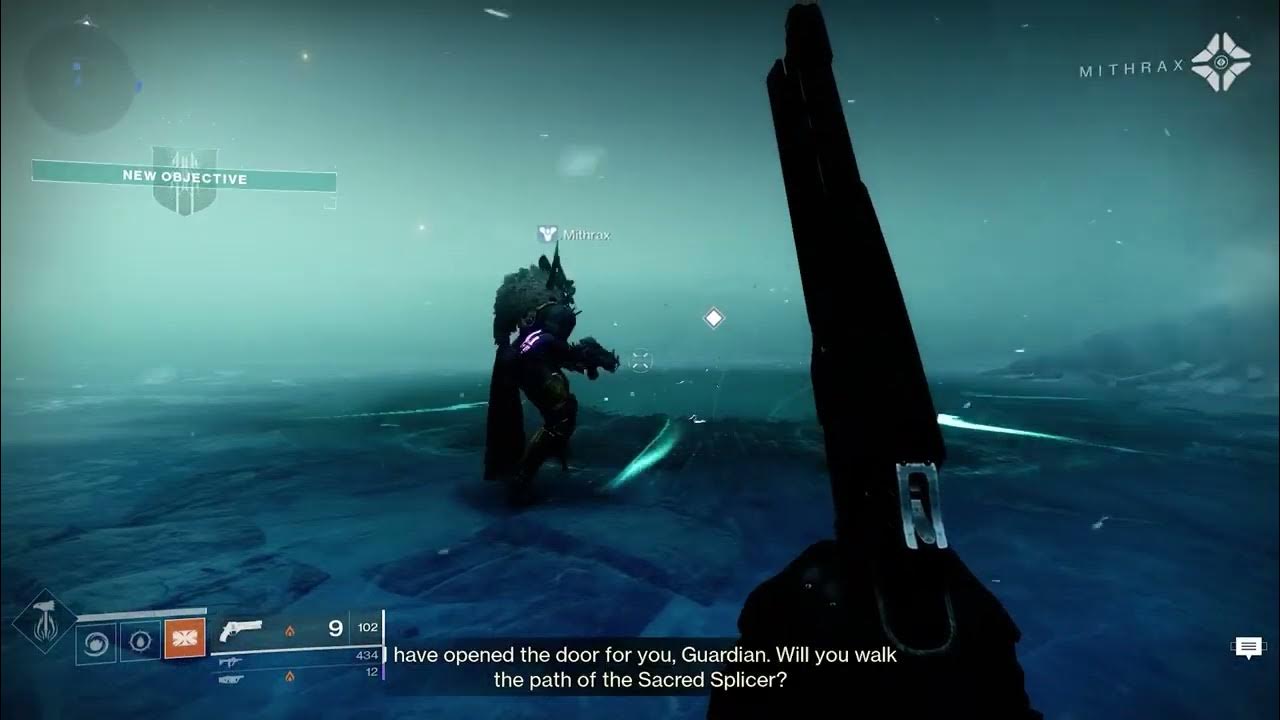Switch to the heavy weapon slot
Viewport: 1280px width, 720px height.
230,678
